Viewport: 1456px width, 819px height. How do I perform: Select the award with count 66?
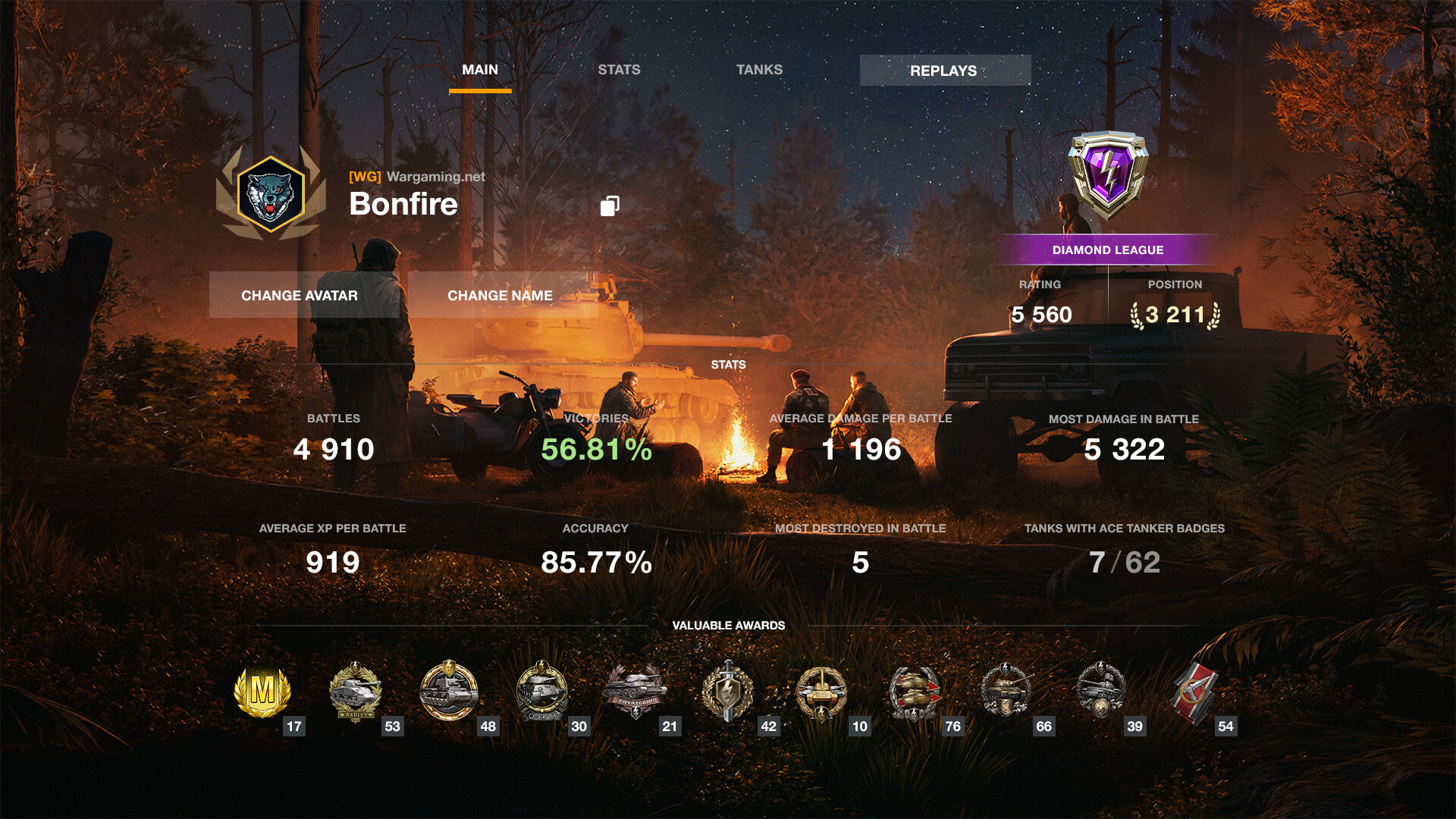coord(1007,692)
